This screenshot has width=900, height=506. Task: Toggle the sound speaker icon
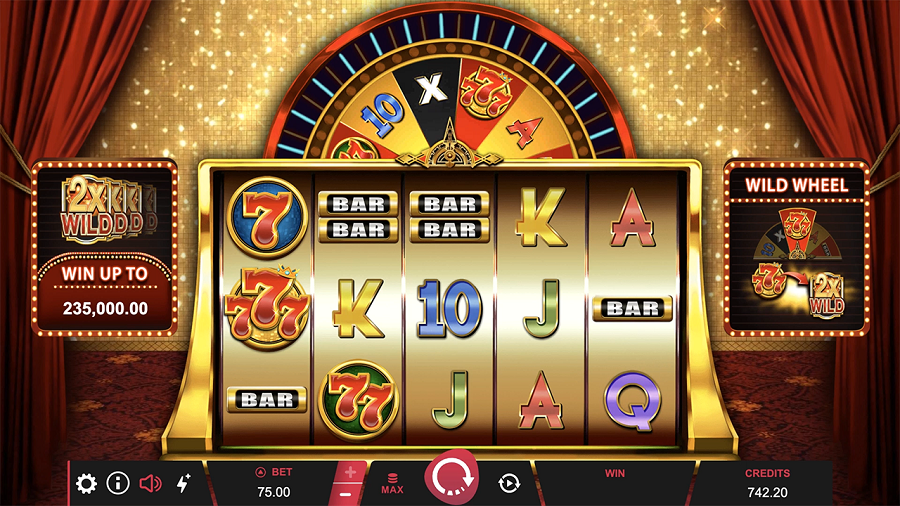(x=150, y=484)
